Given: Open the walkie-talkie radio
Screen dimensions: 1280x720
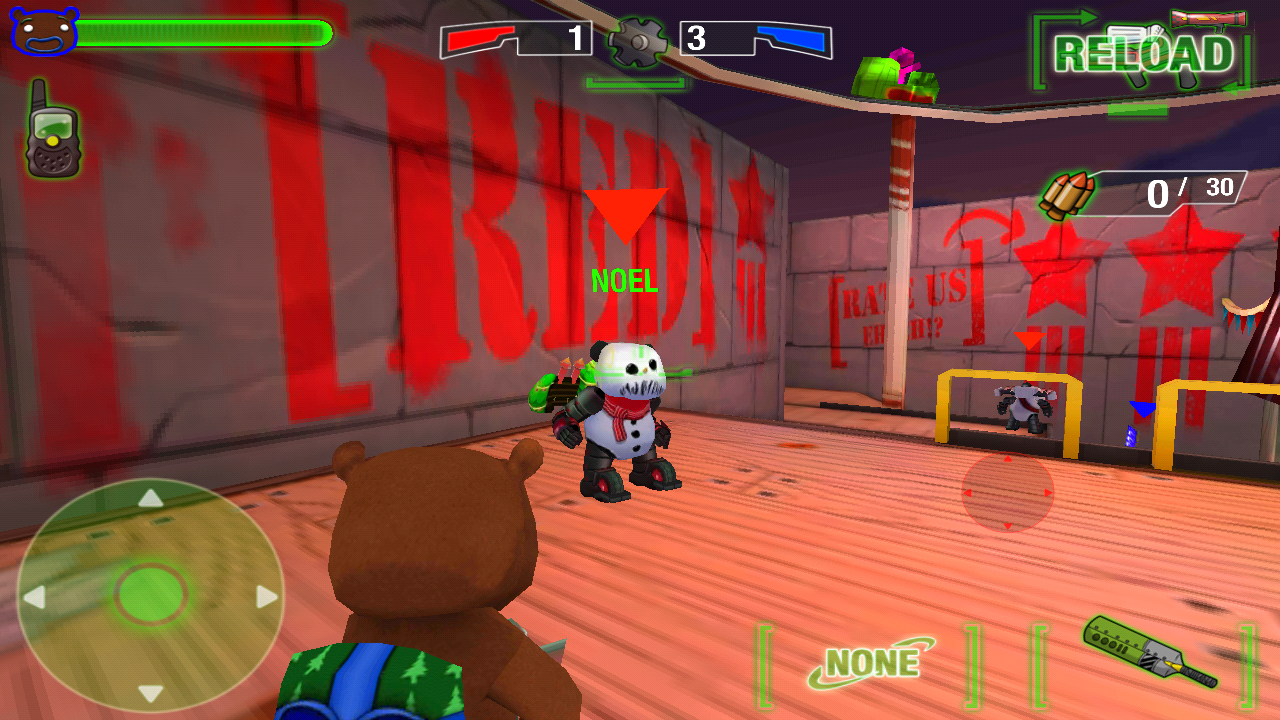Looking at the screenshot, I should [x=52, y=130].
